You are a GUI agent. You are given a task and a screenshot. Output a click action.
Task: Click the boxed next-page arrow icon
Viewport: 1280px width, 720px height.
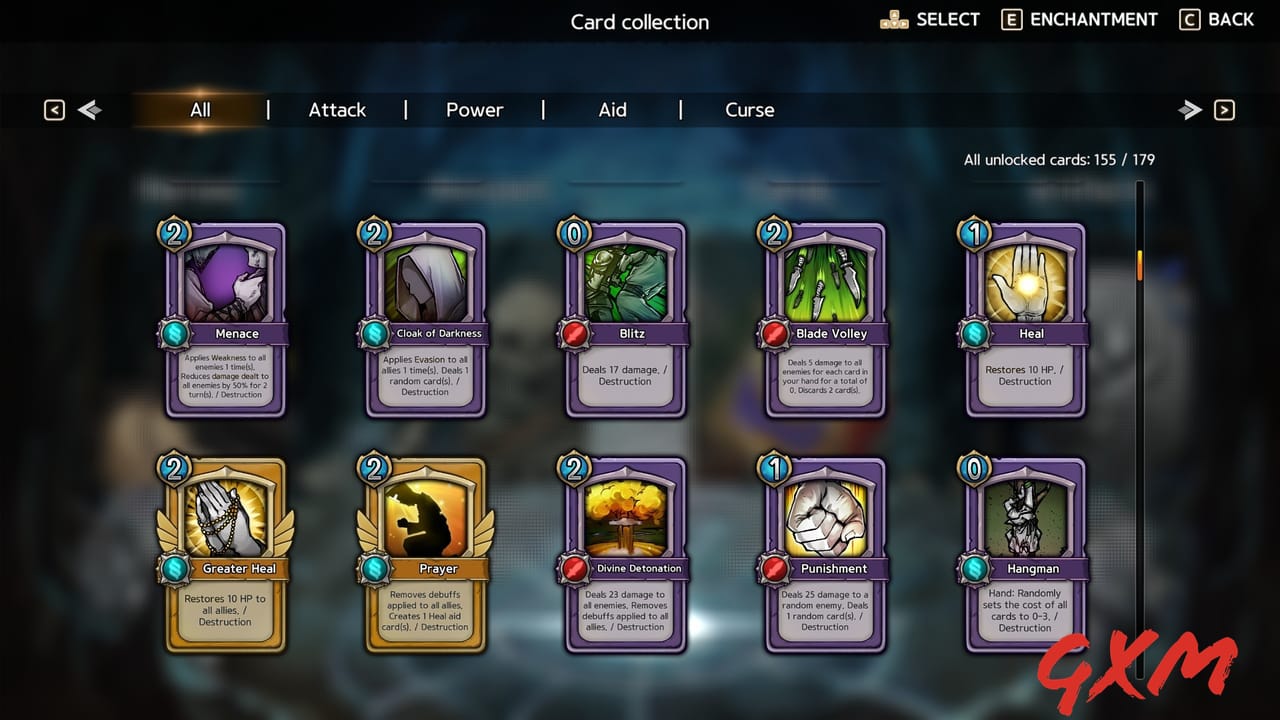coord(1222,110)
